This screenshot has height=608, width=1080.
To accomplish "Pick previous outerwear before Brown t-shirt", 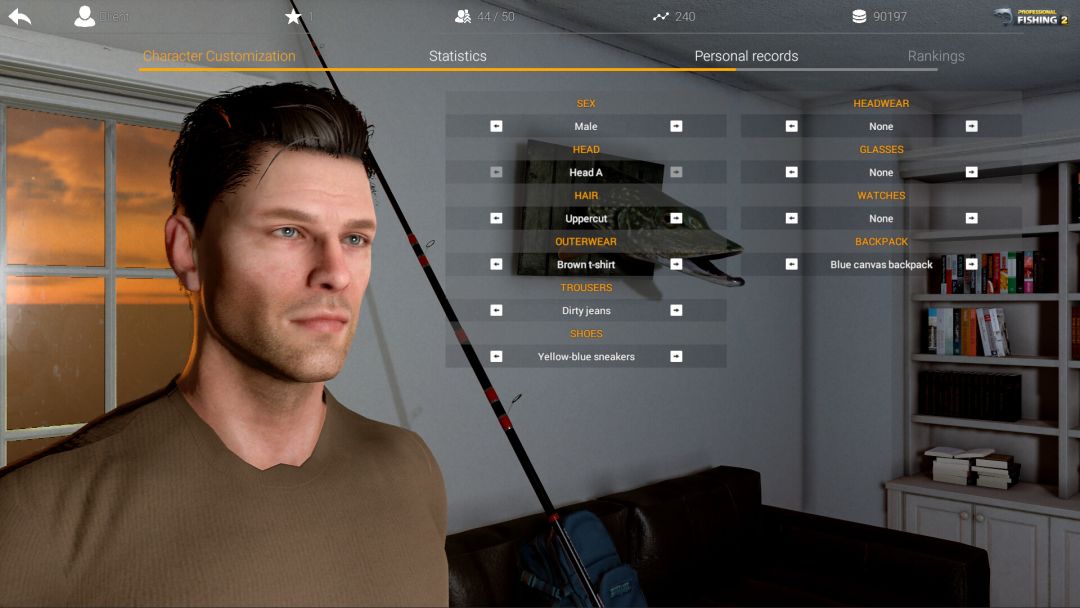I will (x=496, y=264).
